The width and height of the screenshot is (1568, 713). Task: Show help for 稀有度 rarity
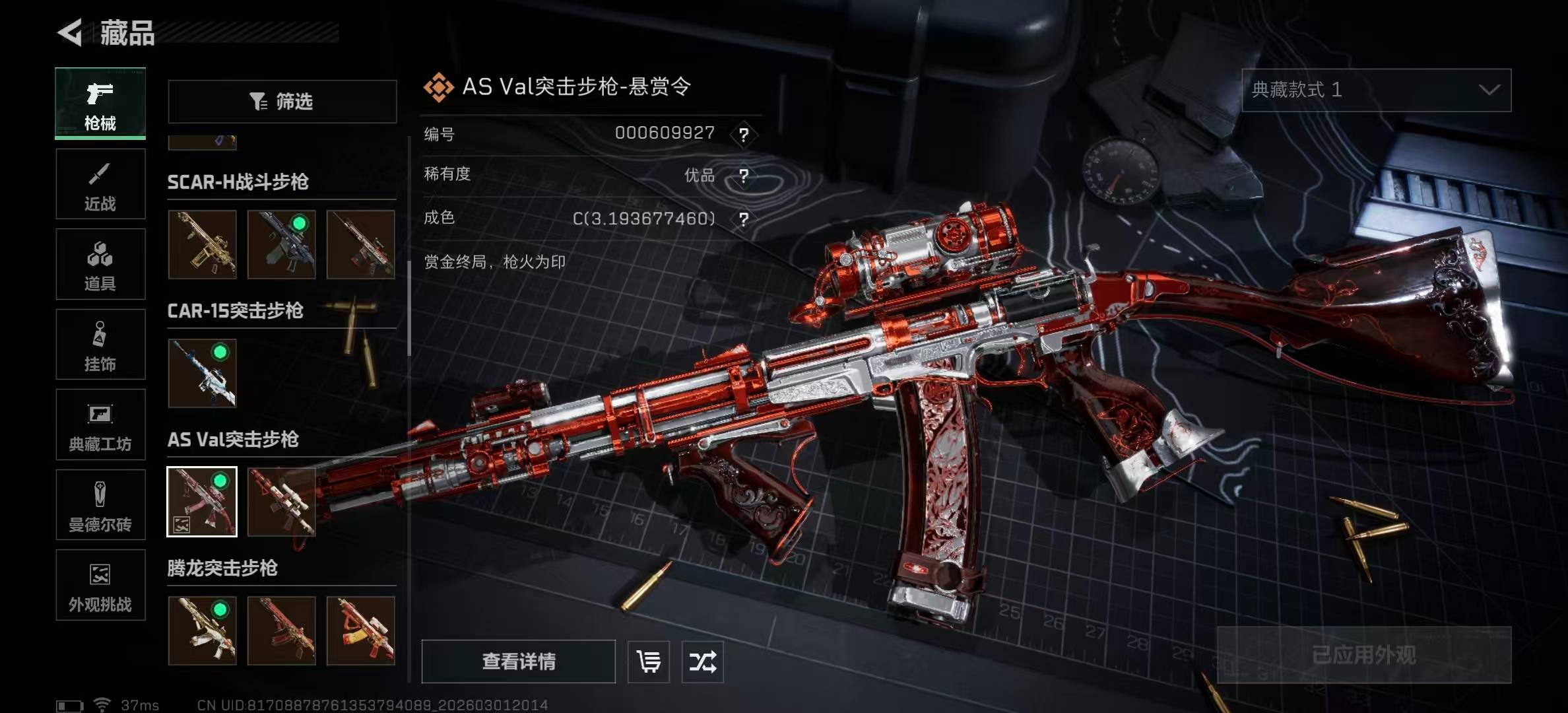click(x=744, y=176)
